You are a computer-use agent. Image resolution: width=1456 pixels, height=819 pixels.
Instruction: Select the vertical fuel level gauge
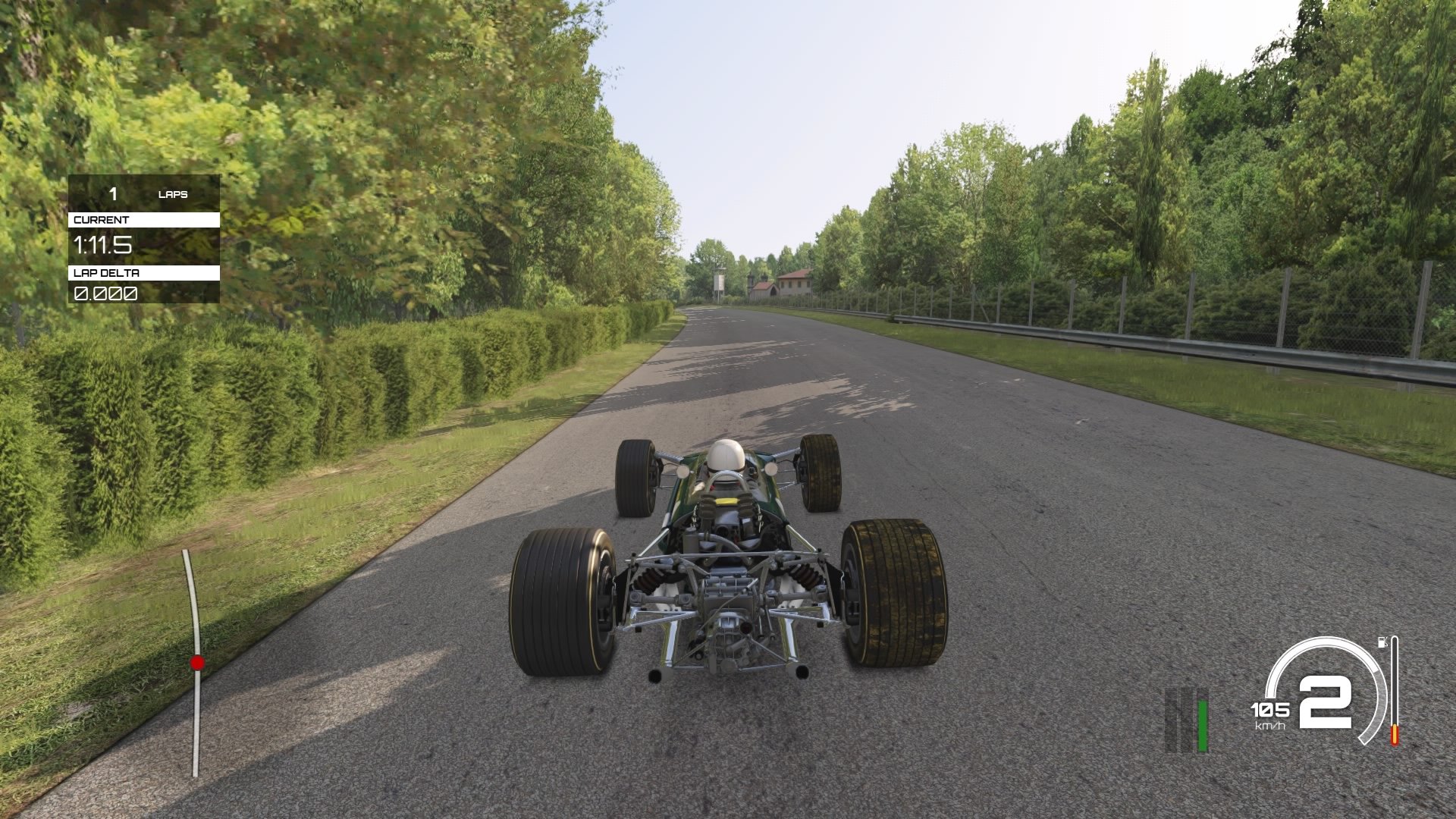point(1394,690)
